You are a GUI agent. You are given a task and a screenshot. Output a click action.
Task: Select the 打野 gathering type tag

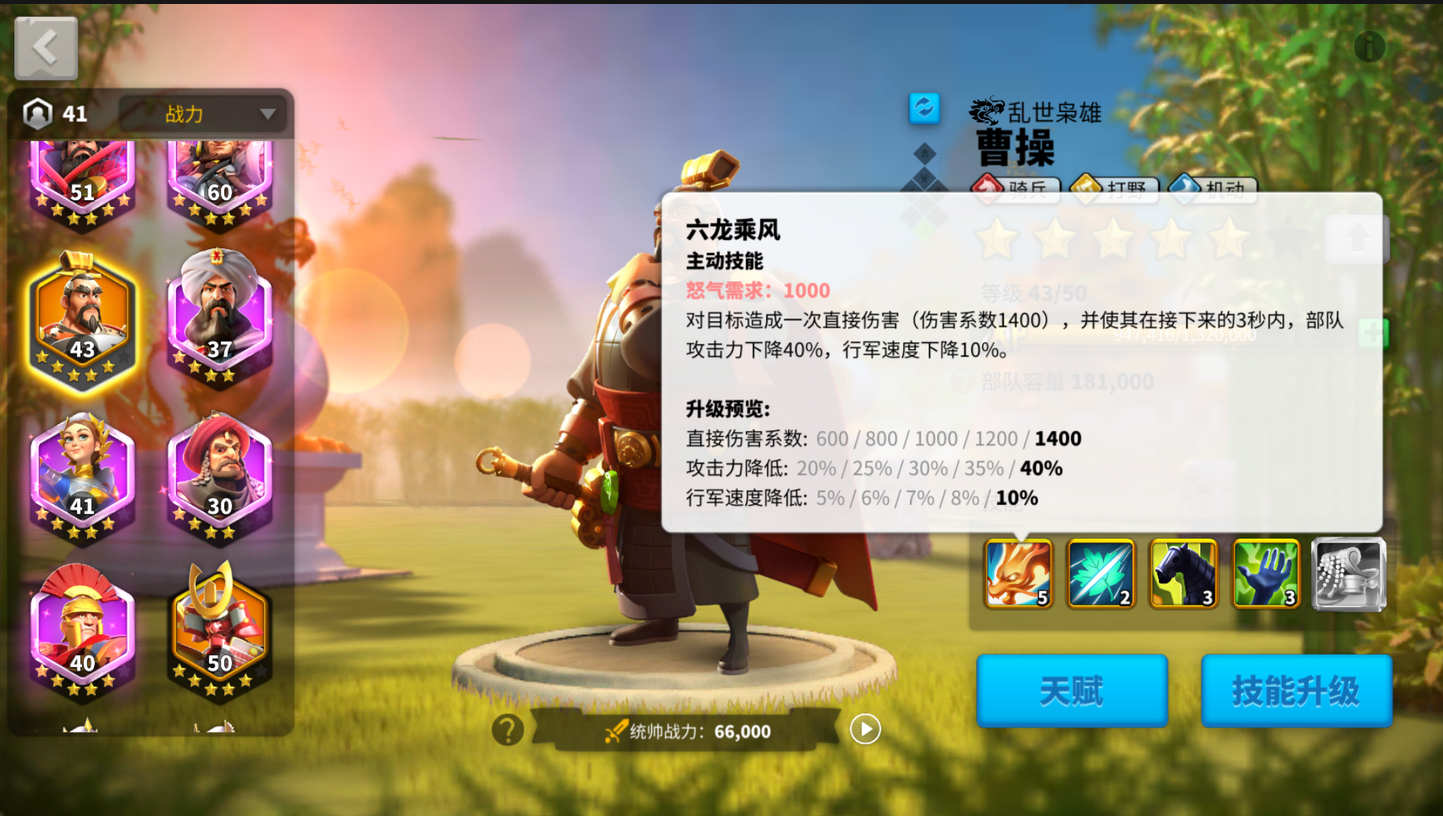point(1113,188)
